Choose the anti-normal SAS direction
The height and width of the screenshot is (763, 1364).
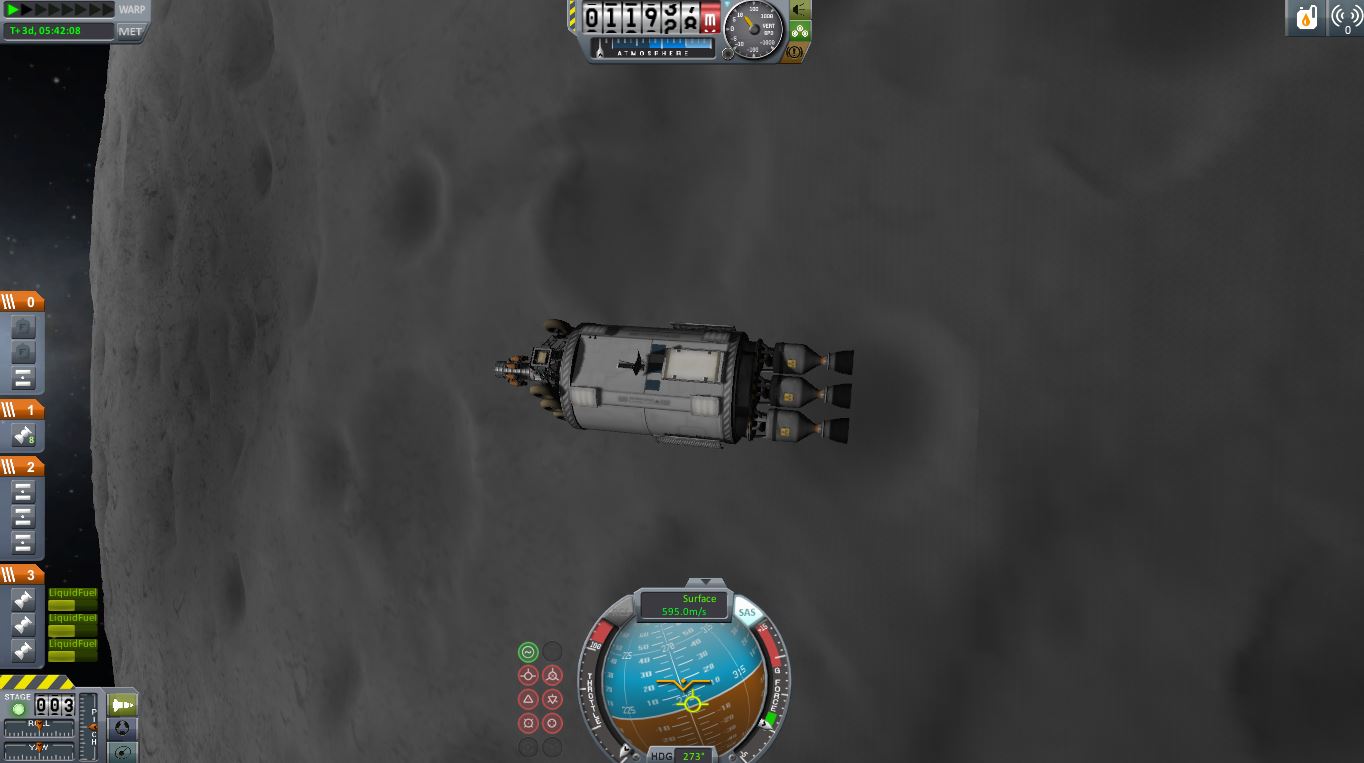[x=552, y=700]
